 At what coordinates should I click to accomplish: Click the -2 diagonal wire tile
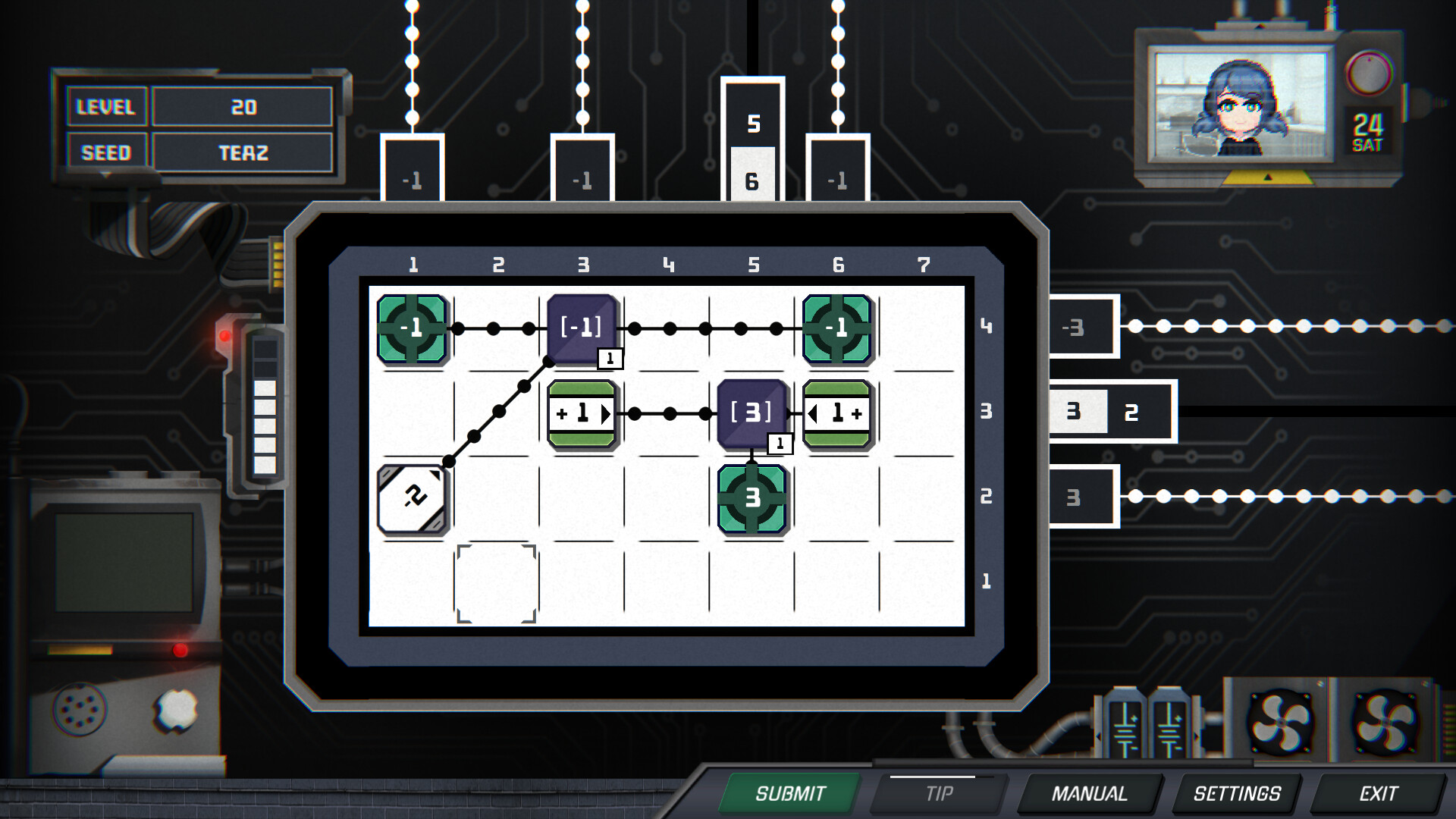(412, 499)
